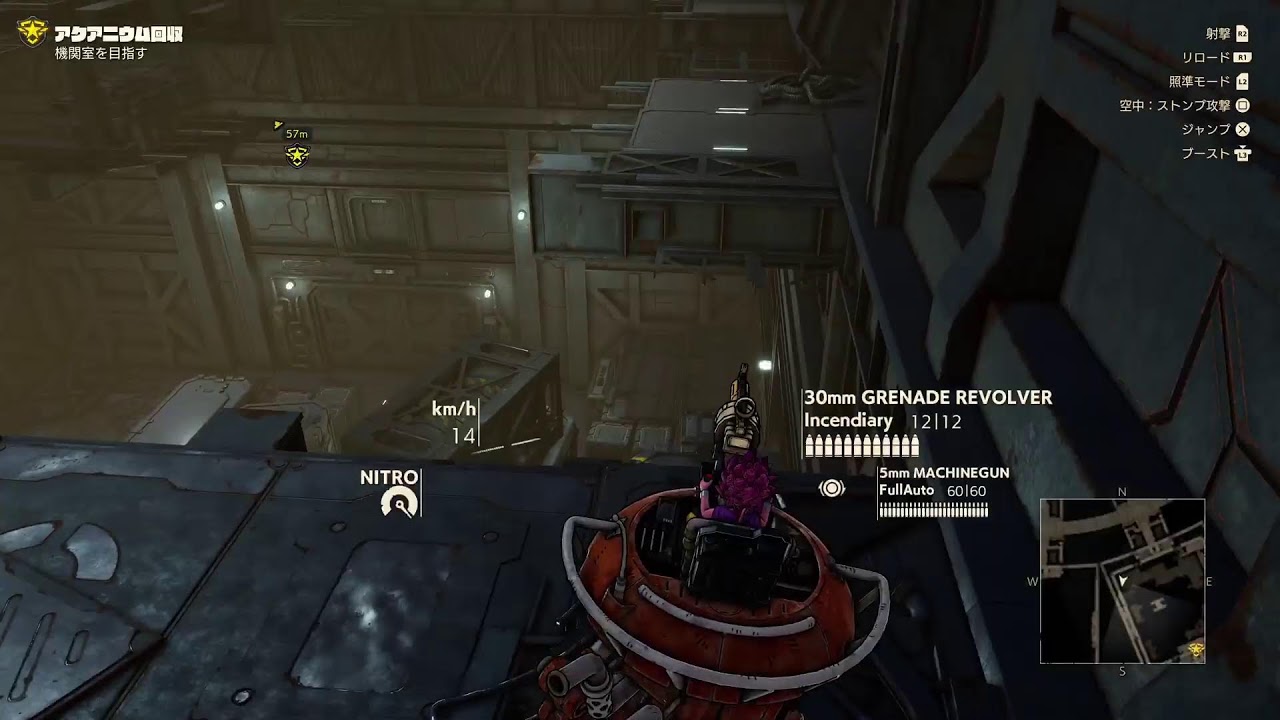This screenshot has height=720, width=1280.
Task: Open the minimap in the corner
Action: [1122, 581]
